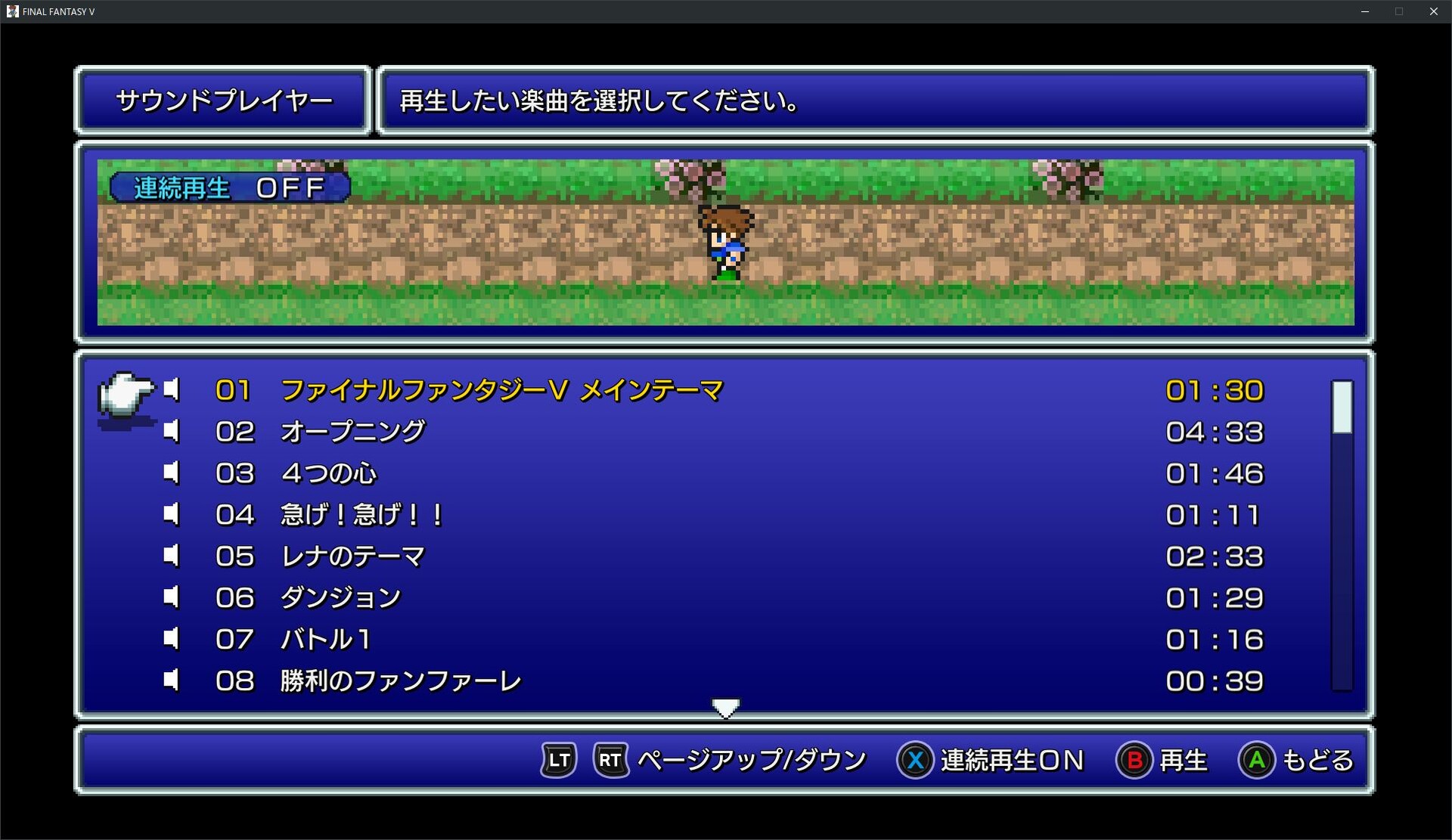Click the hand cursor icon pointing at track 01
This screenshot has width=1452, height=840.
[x=126, y=394]
